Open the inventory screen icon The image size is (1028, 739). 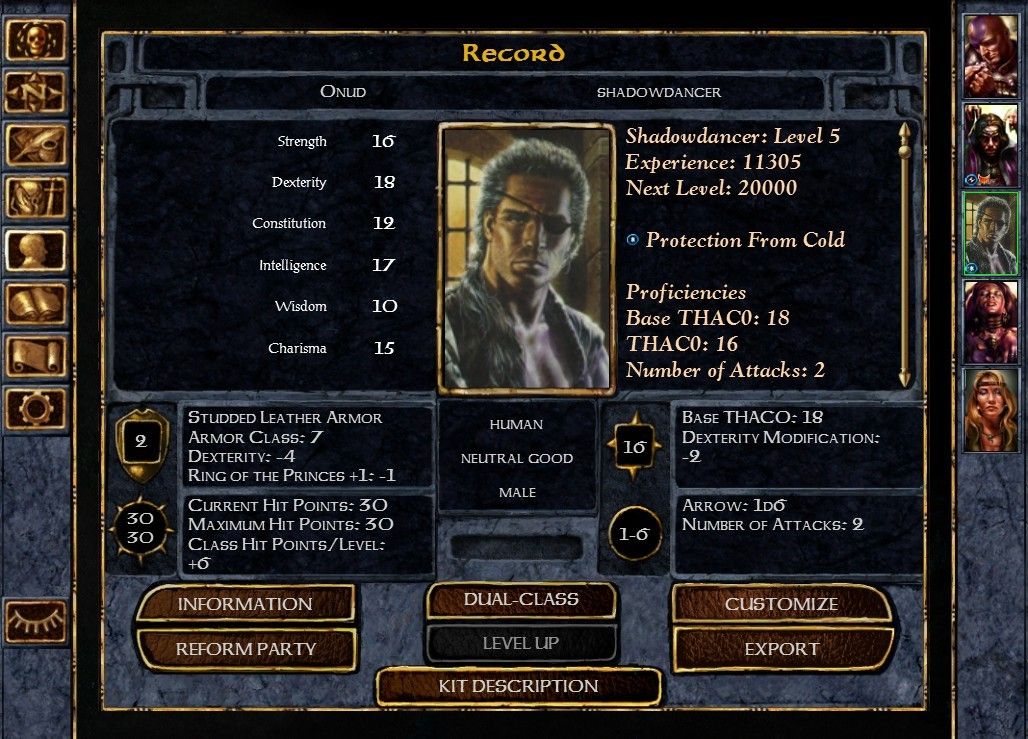click(x=36, y=197)
